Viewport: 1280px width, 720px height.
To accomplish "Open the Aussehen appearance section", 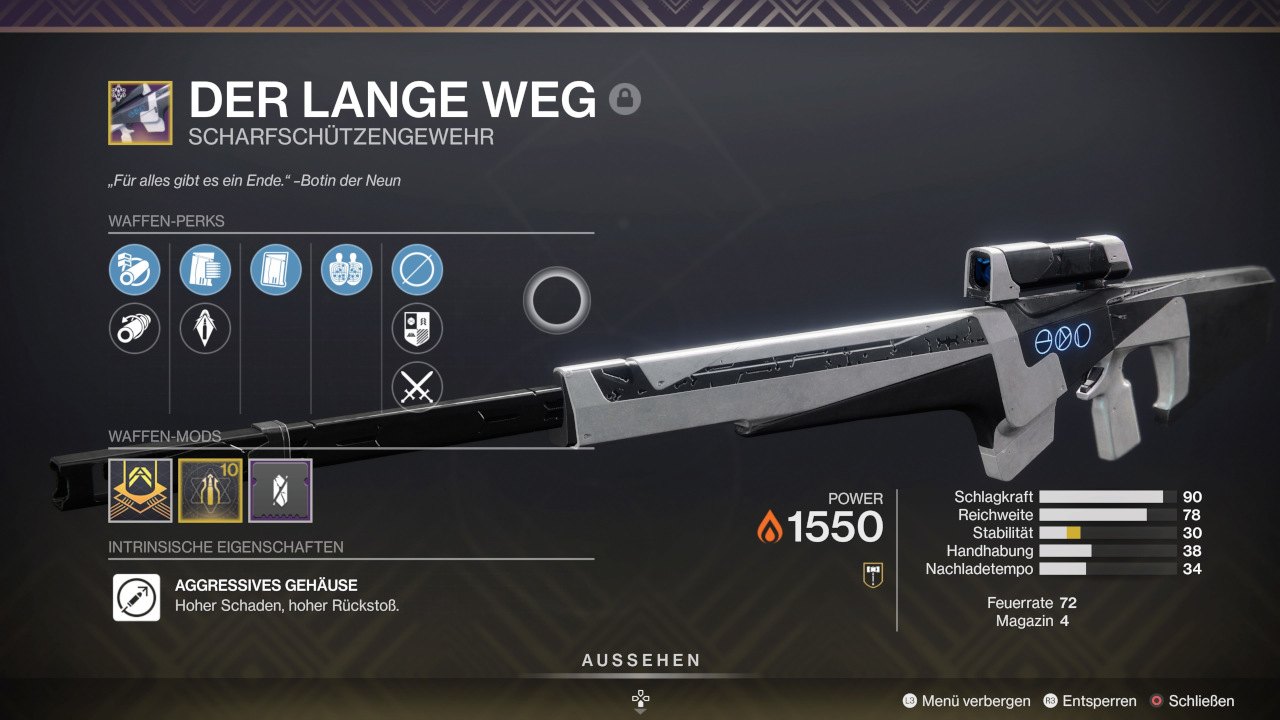I will click(x=641, y=661).
